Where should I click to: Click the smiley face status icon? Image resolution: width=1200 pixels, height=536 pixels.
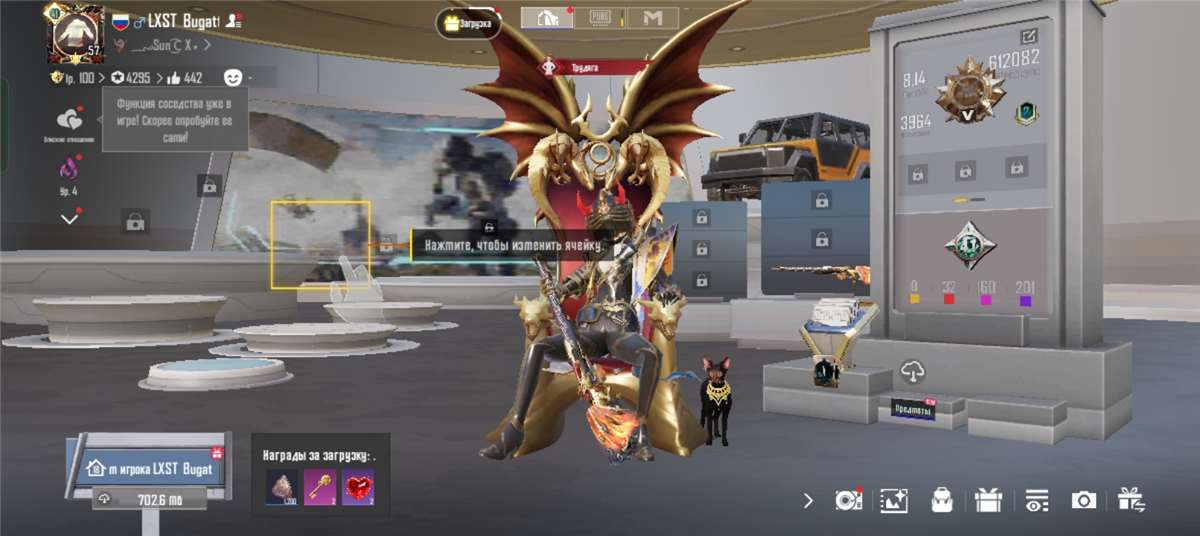(x=233, y=77)
